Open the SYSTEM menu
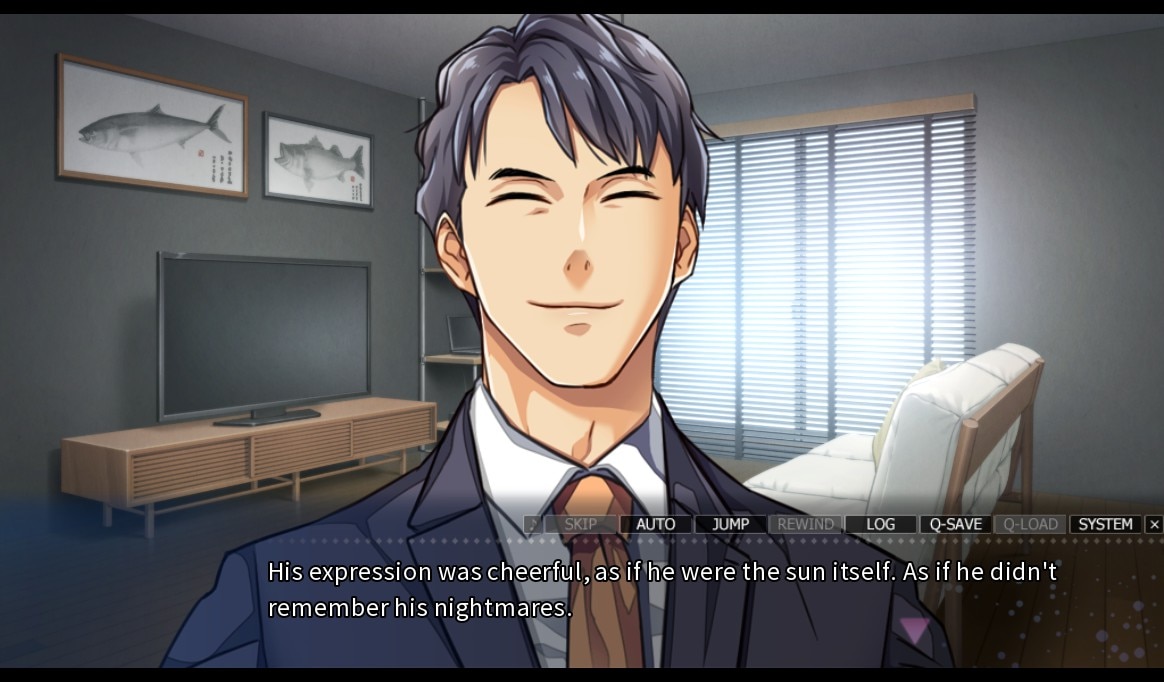This screenshot has height=682, width=1164. (x=1105, y=524)
